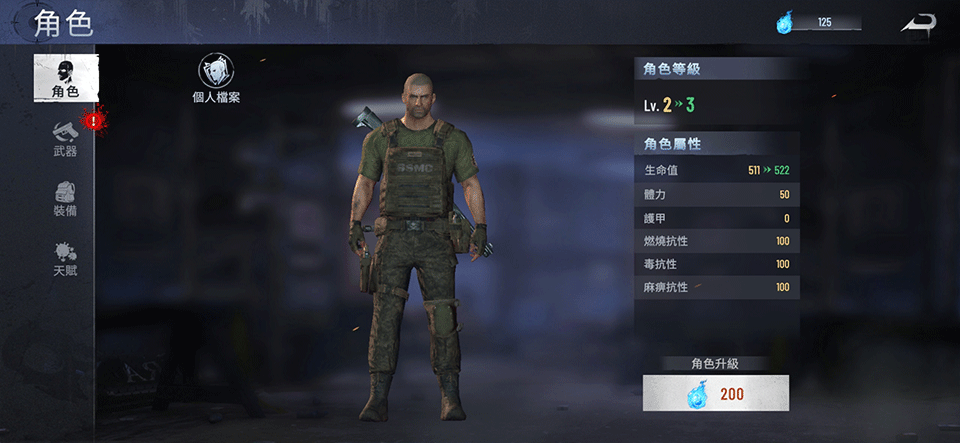
Task: Open the 個人檔案 personal profile
Action: coord(215,78)
